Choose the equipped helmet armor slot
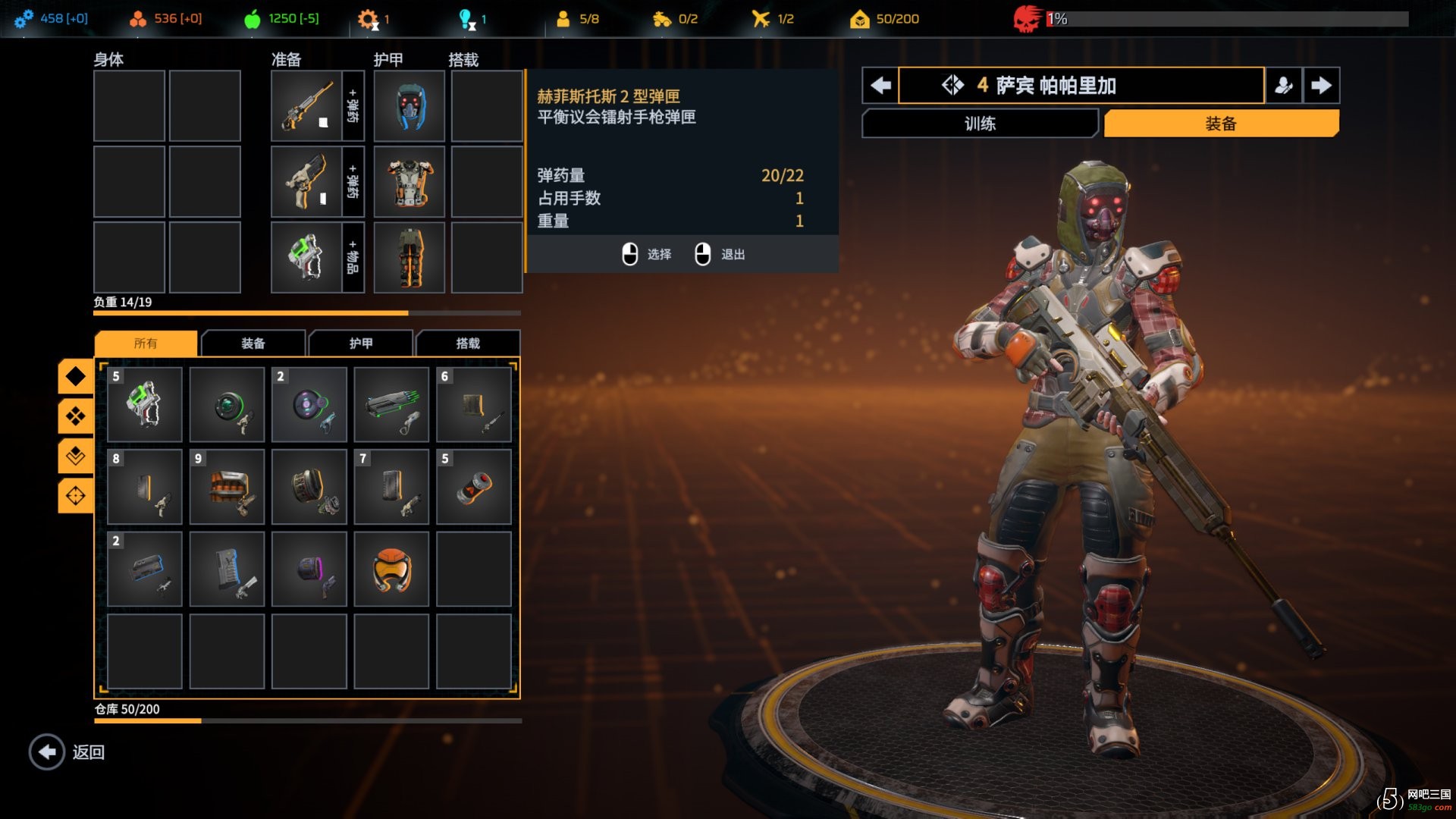This screenshot has width=1456, height=819. coord(409,106)
